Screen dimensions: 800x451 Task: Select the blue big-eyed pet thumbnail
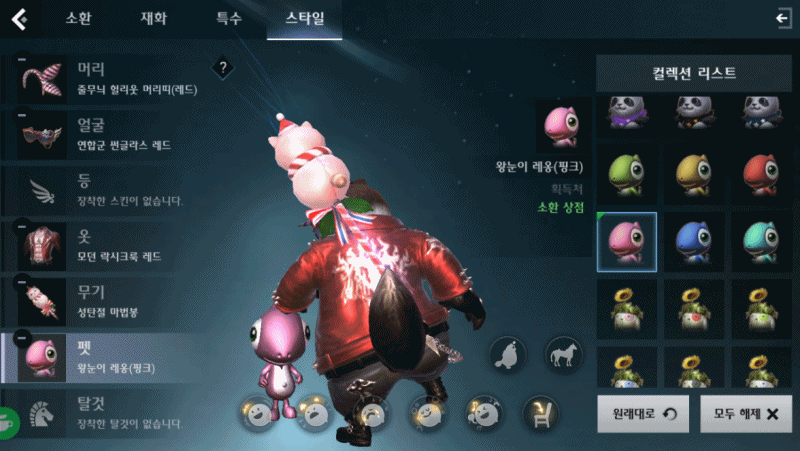click(692, 242)
